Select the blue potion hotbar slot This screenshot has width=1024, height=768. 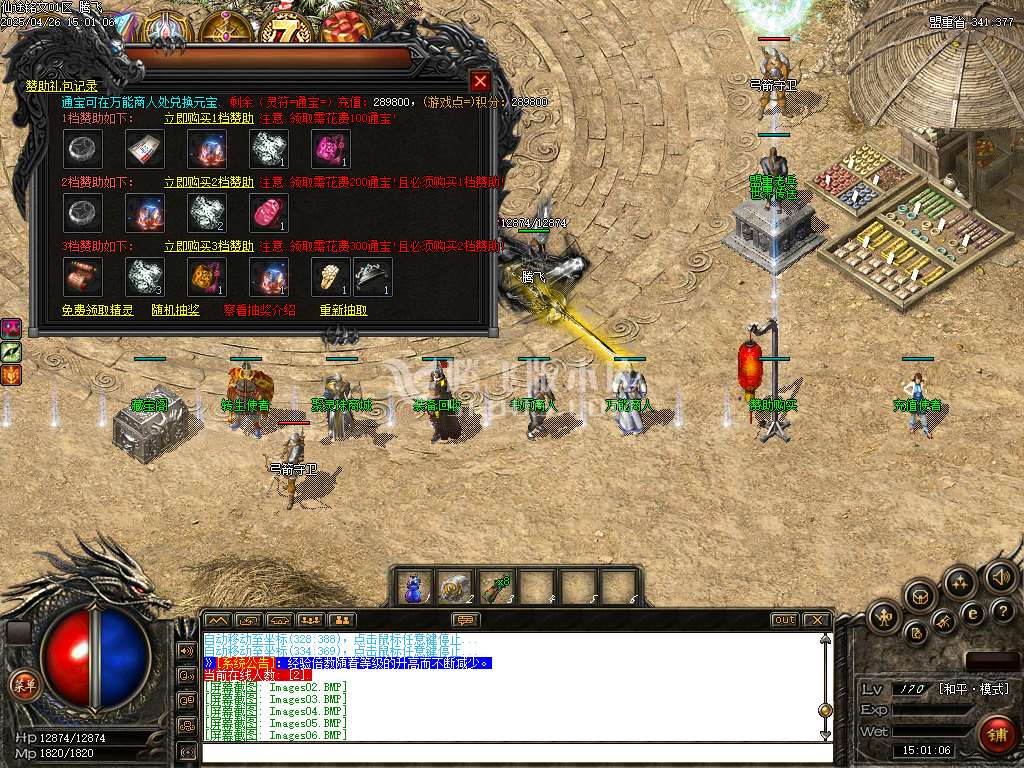[x=413, y=587]
